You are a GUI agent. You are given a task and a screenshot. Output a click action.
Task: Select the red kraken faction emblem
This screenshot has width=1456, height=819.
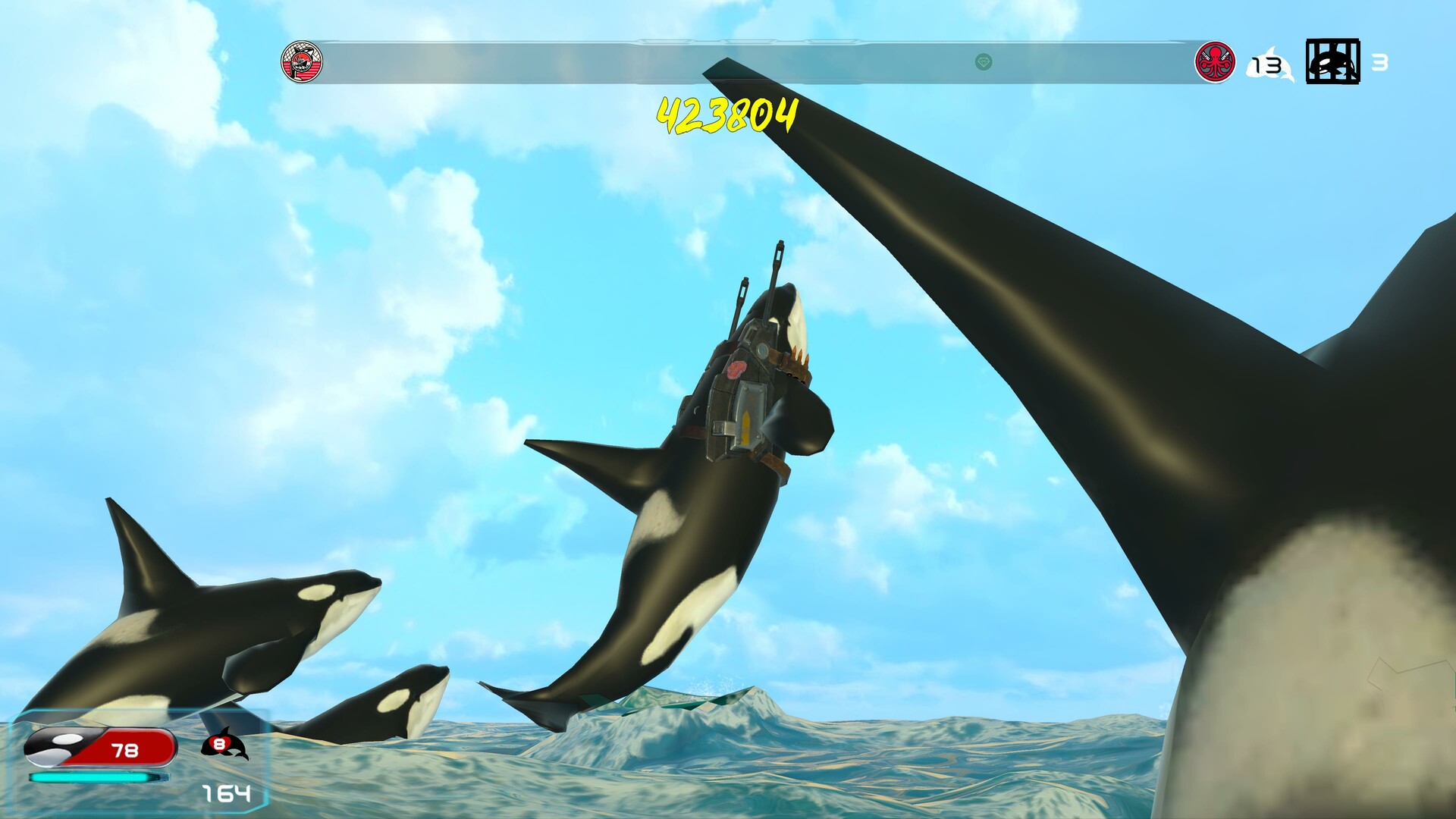(x=1216, y=64)
